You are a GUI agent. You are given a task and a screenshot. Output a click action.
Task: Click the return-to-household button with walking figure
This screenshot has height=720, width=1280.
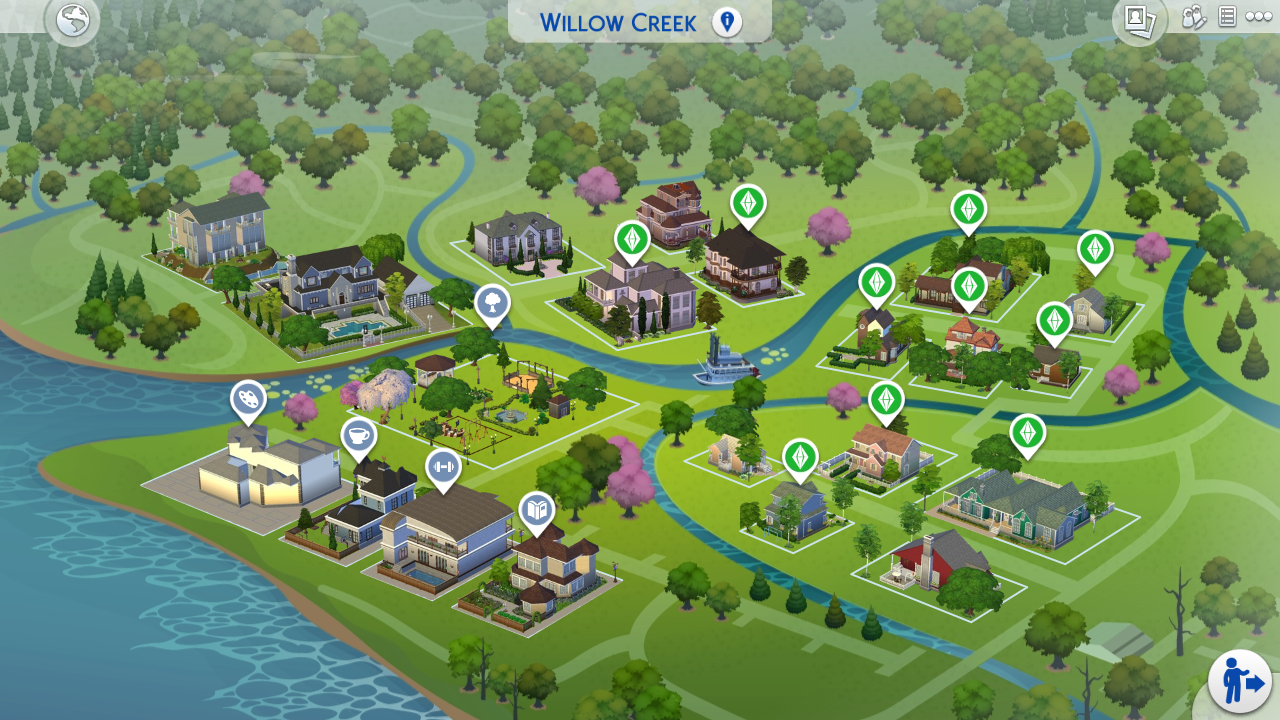[1240, 682]
